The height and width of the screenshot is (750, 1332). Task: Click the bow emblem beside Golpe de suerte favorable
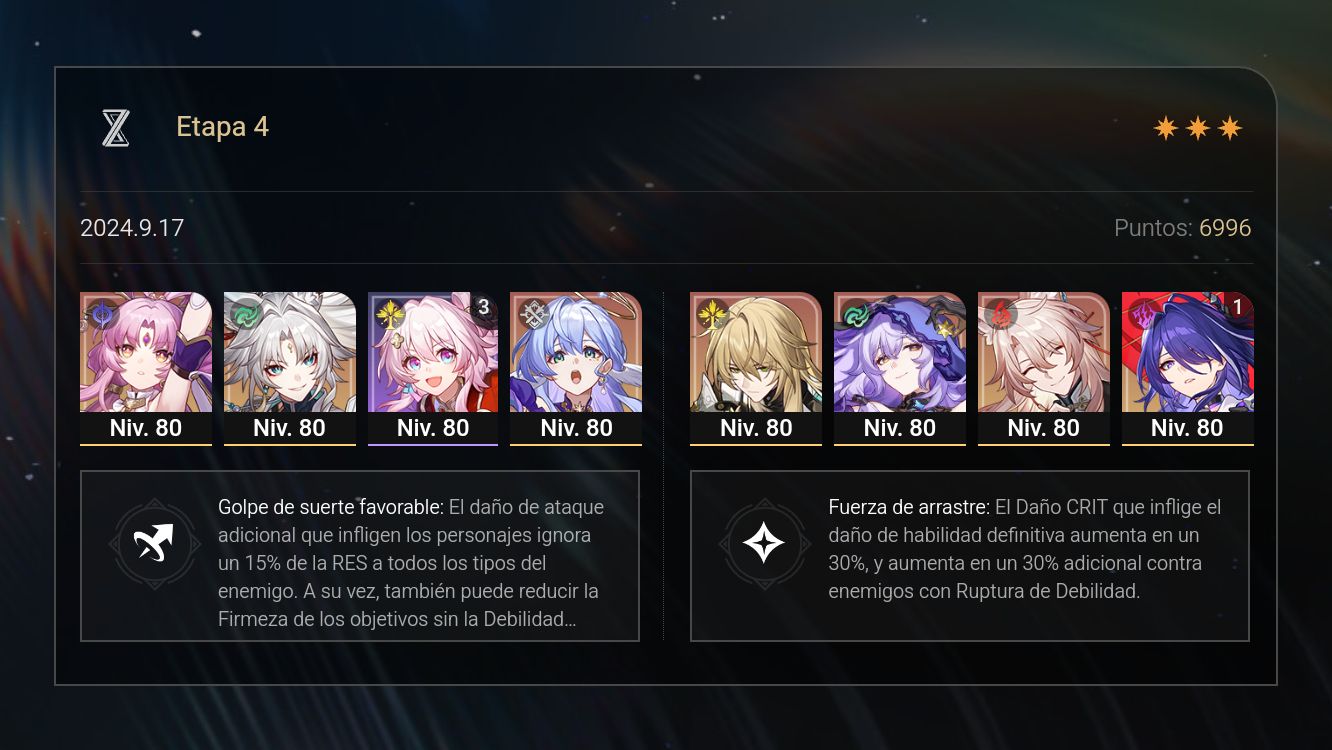coord(155,544)
